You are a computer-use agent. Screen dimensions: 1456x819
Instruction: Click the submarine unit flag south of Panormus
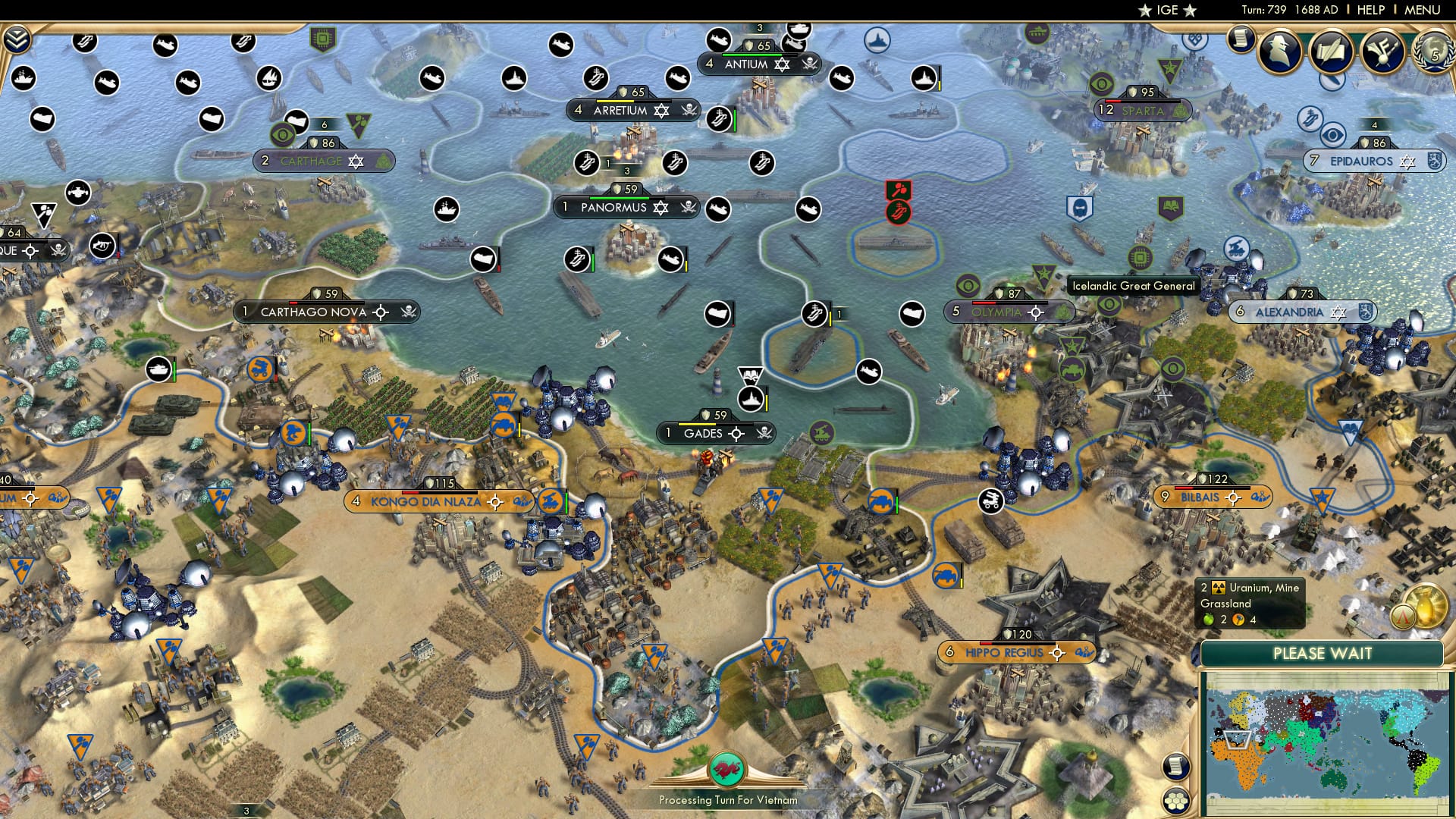670,260
